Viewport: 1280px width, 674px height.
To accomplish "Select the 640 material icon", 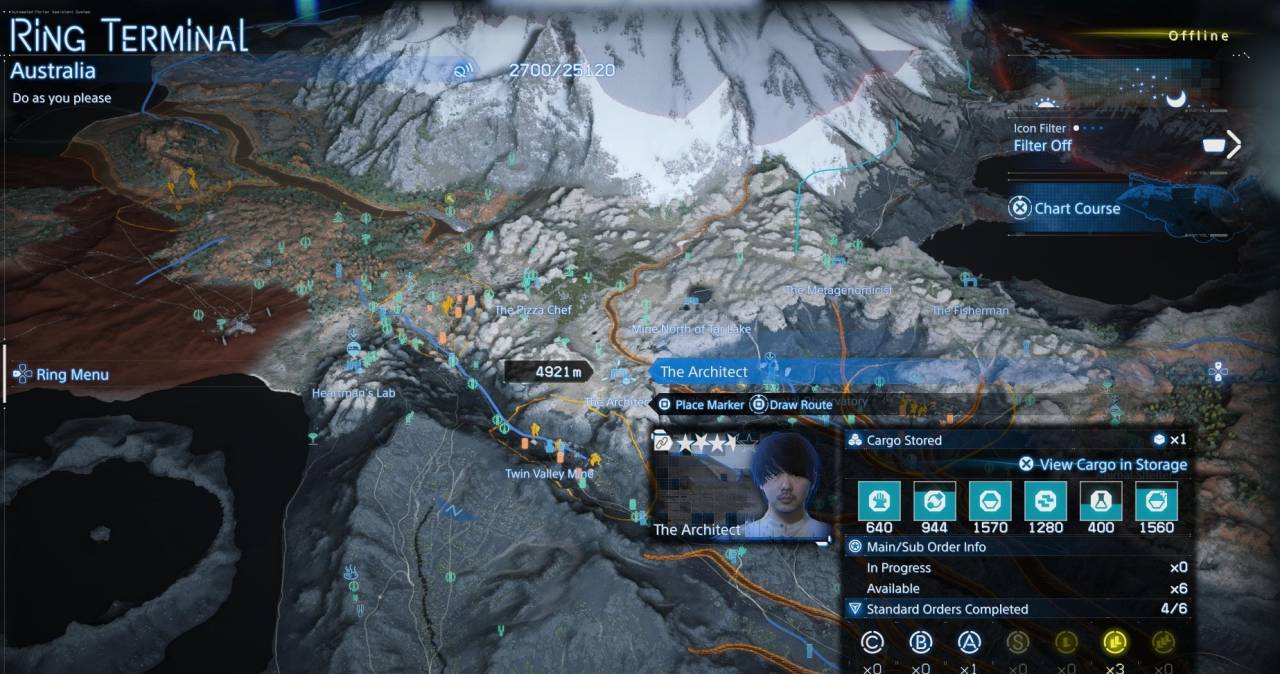I will coord(879,501).
